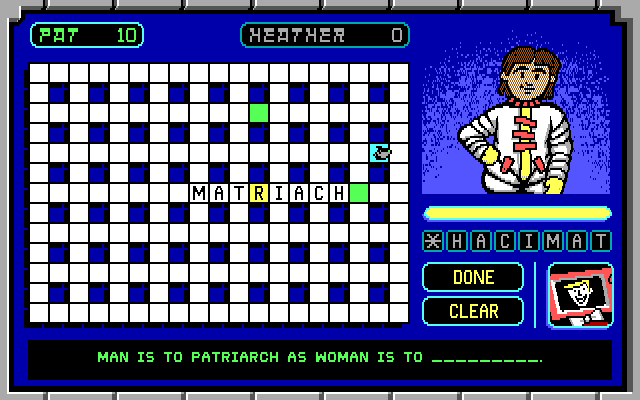Pick the star wildcard tile from the rack

point(432,241)
